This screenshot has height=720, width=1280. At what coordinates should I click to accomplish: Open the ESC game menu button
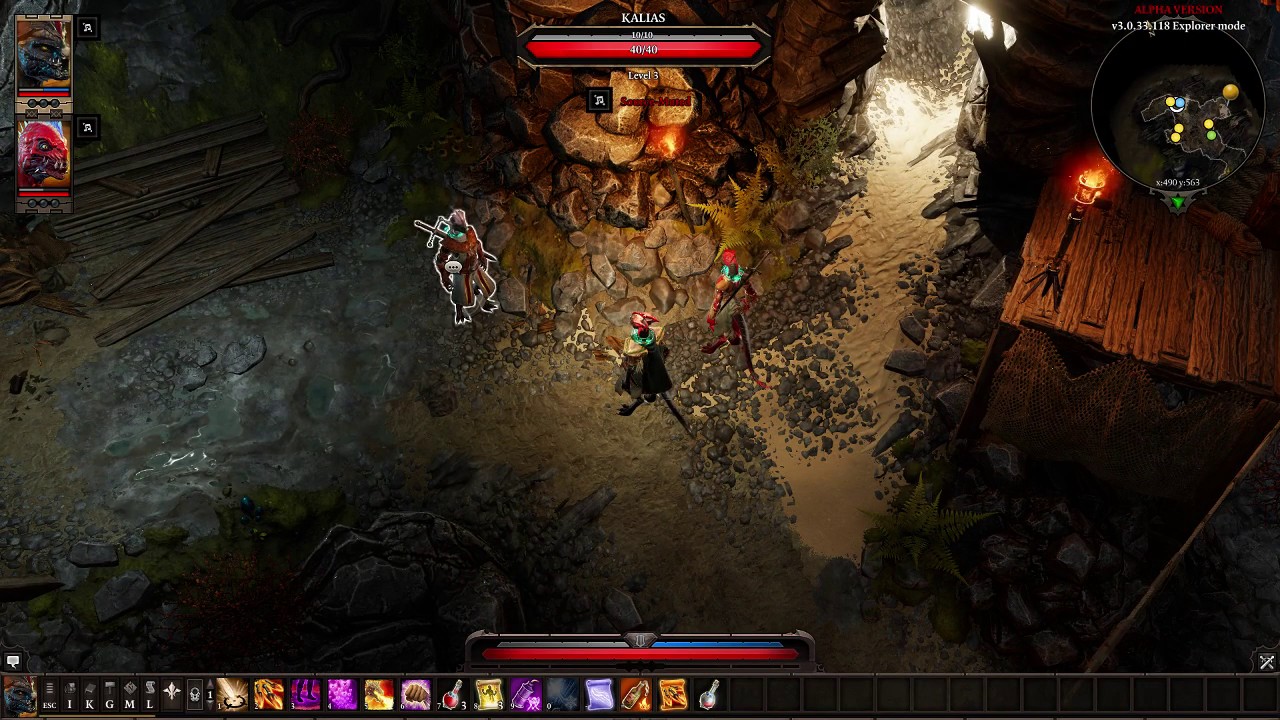[49, 694]
